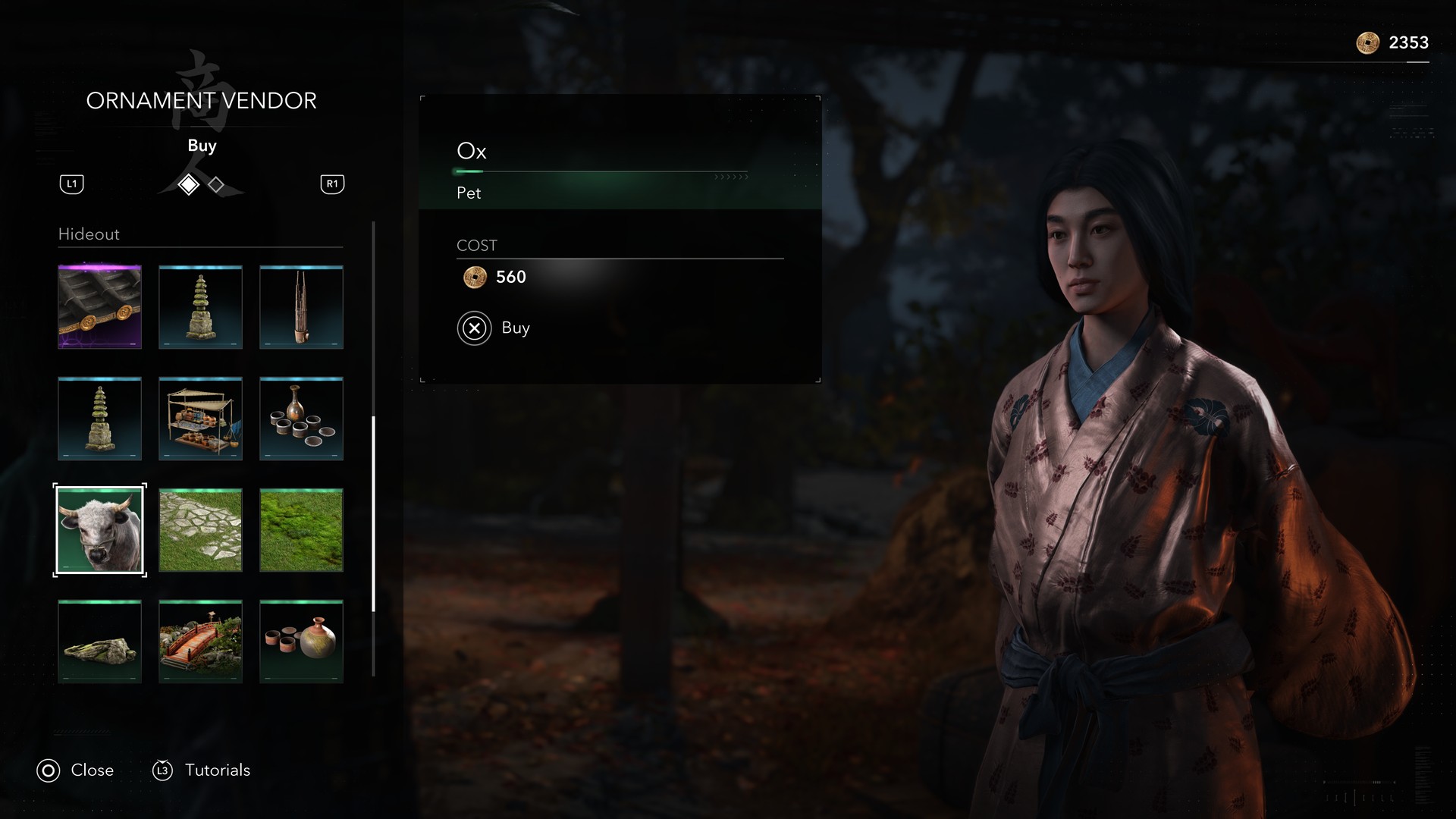The height and width of the screenshot is (819, 1456).
Task: Pick the tall bamboo pipes ornament
Action: click(x=301, y=307)
